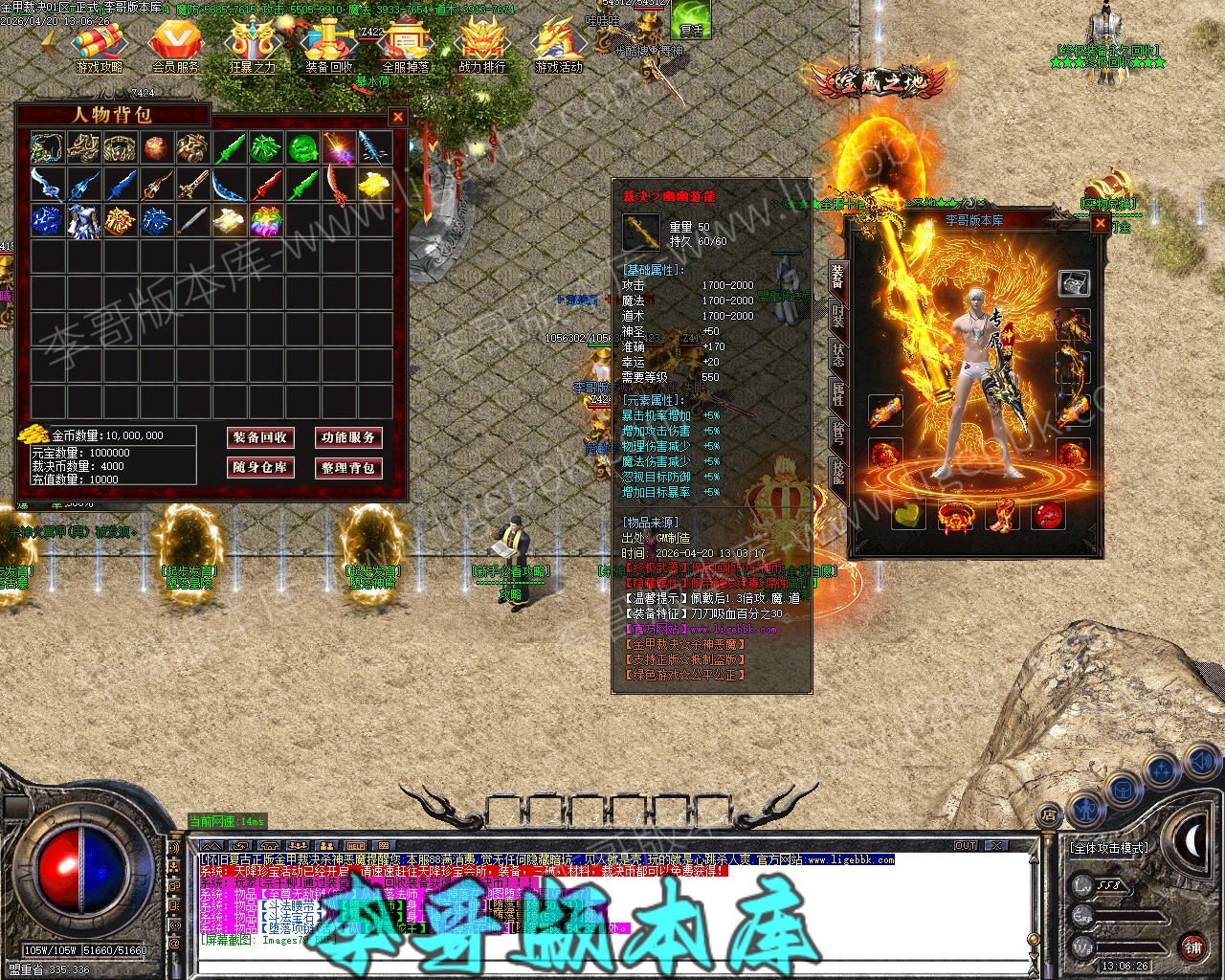This screenshot has width=1225, height=980.
Task: Open the 随身仓库 portable warehouse
Action: click(259, 467)
